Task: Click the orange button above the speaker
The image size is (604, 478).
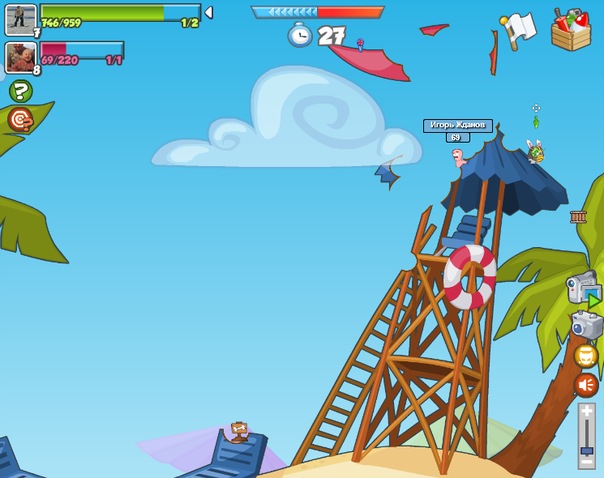Action: [586, 356]
